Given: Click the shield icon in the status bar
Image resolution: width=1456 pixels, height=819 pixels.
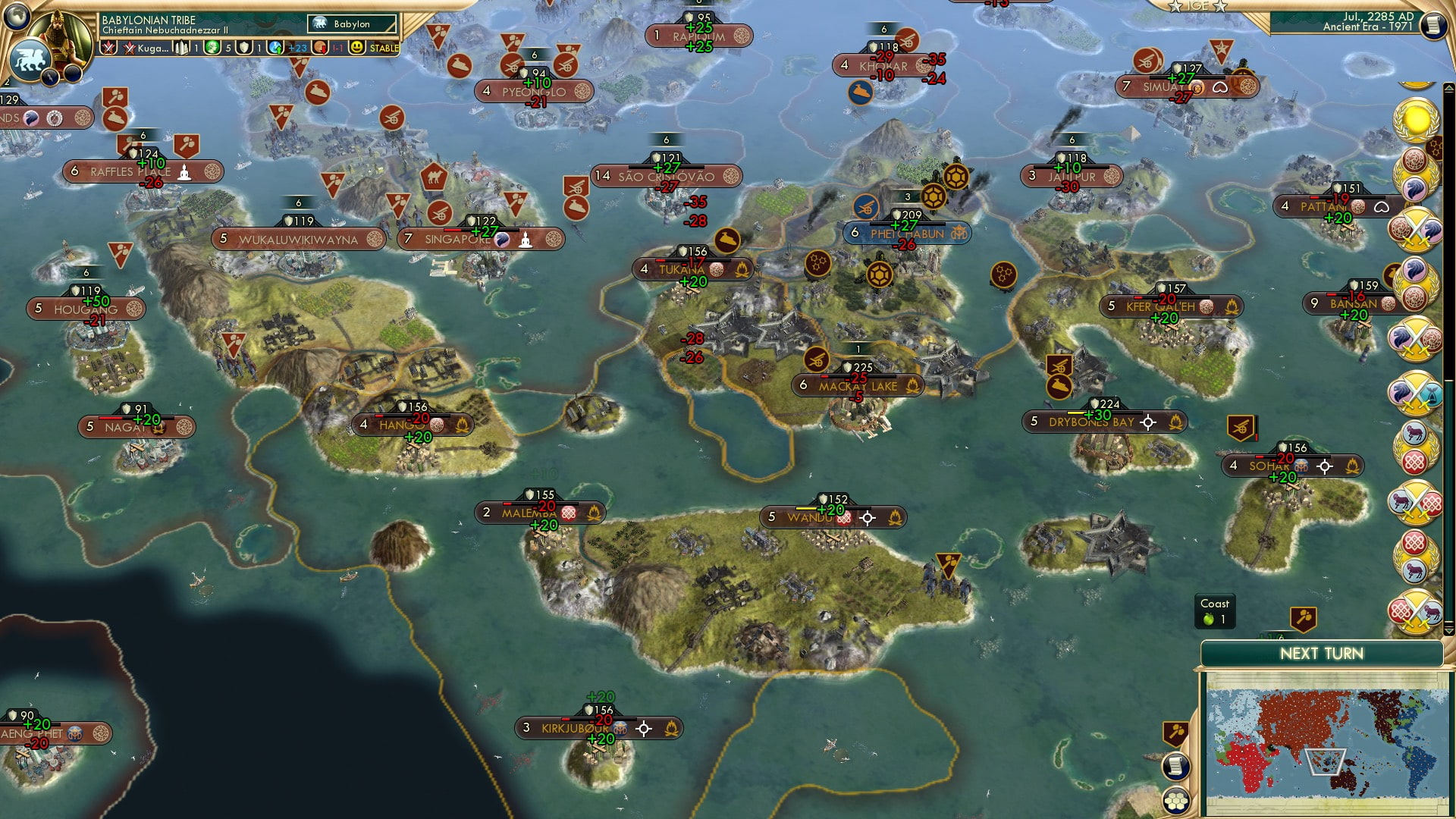Looking at the screenshot, I should click(x=244, y=48).
